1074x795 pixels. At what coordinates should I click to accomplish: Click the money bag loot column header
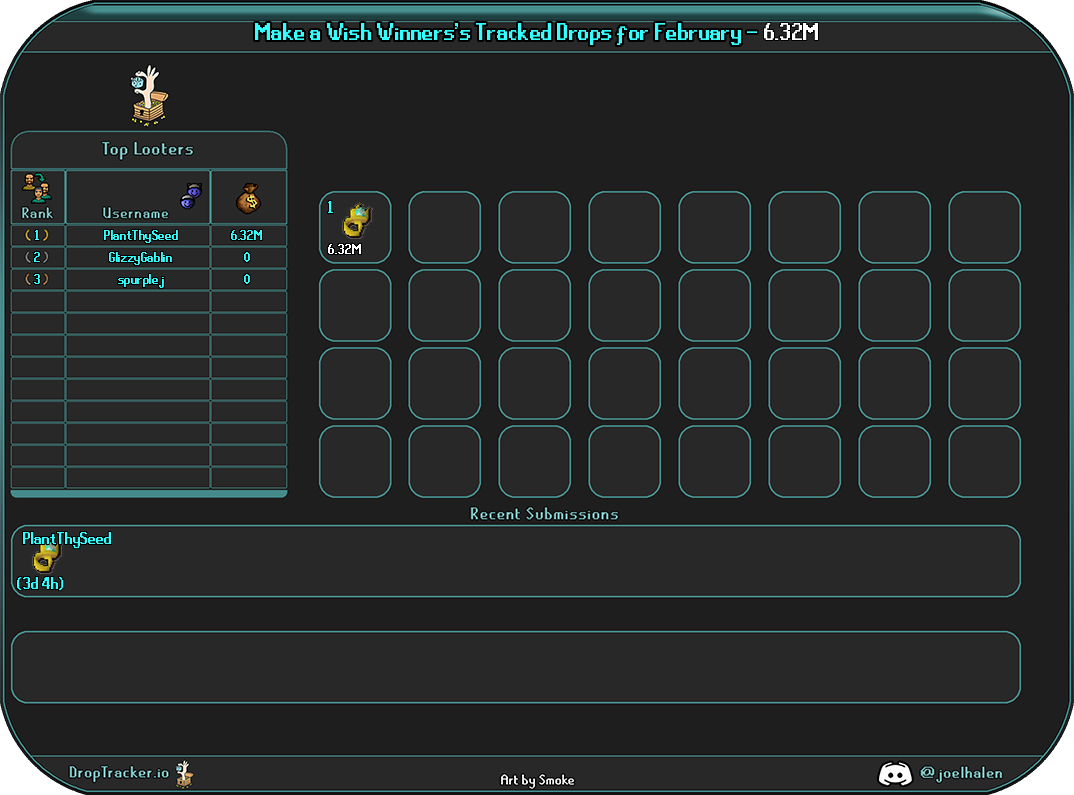click(248, 198)
